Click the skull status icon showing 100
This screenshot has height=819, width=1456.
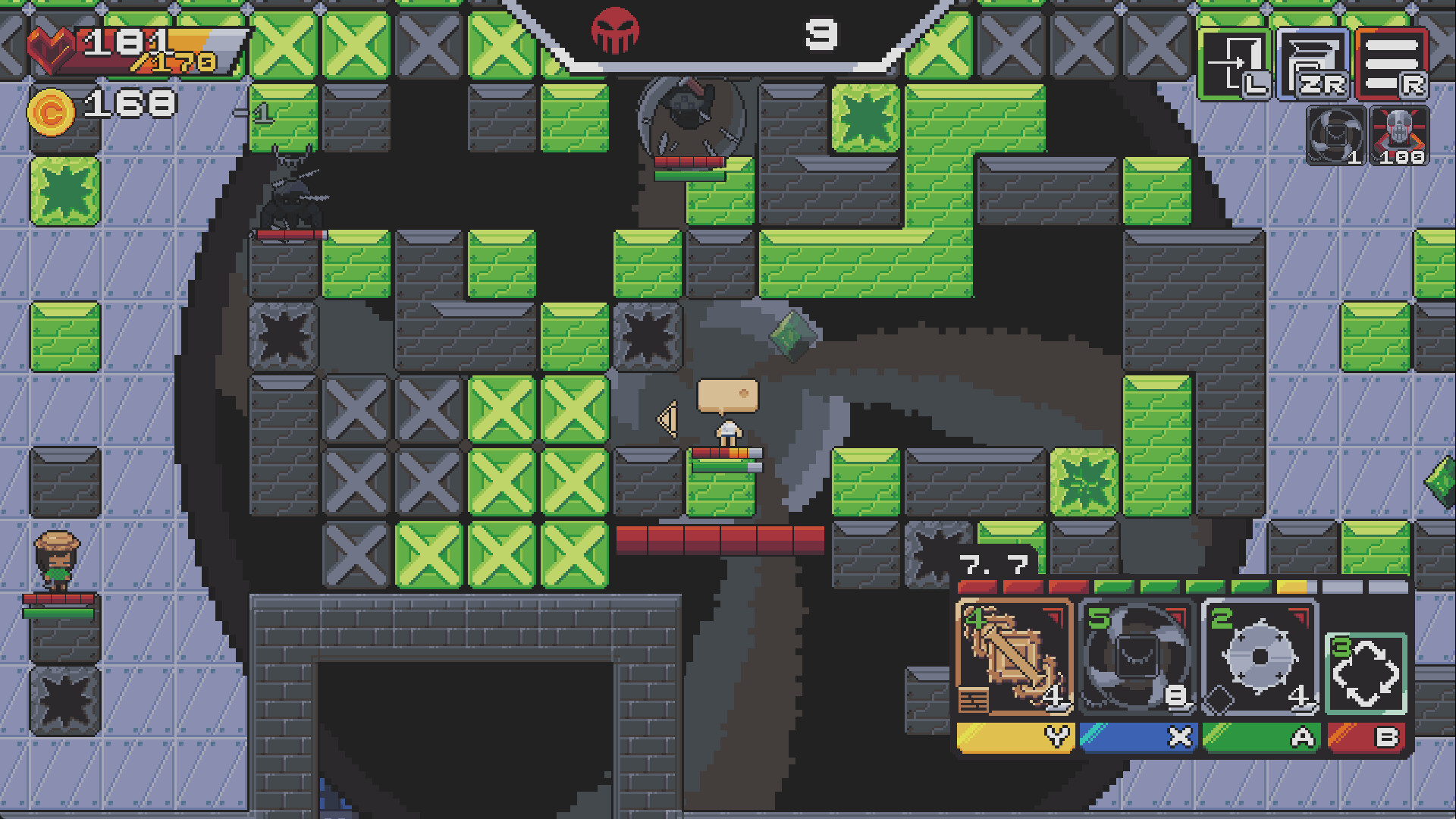[x=1399, y=136]
